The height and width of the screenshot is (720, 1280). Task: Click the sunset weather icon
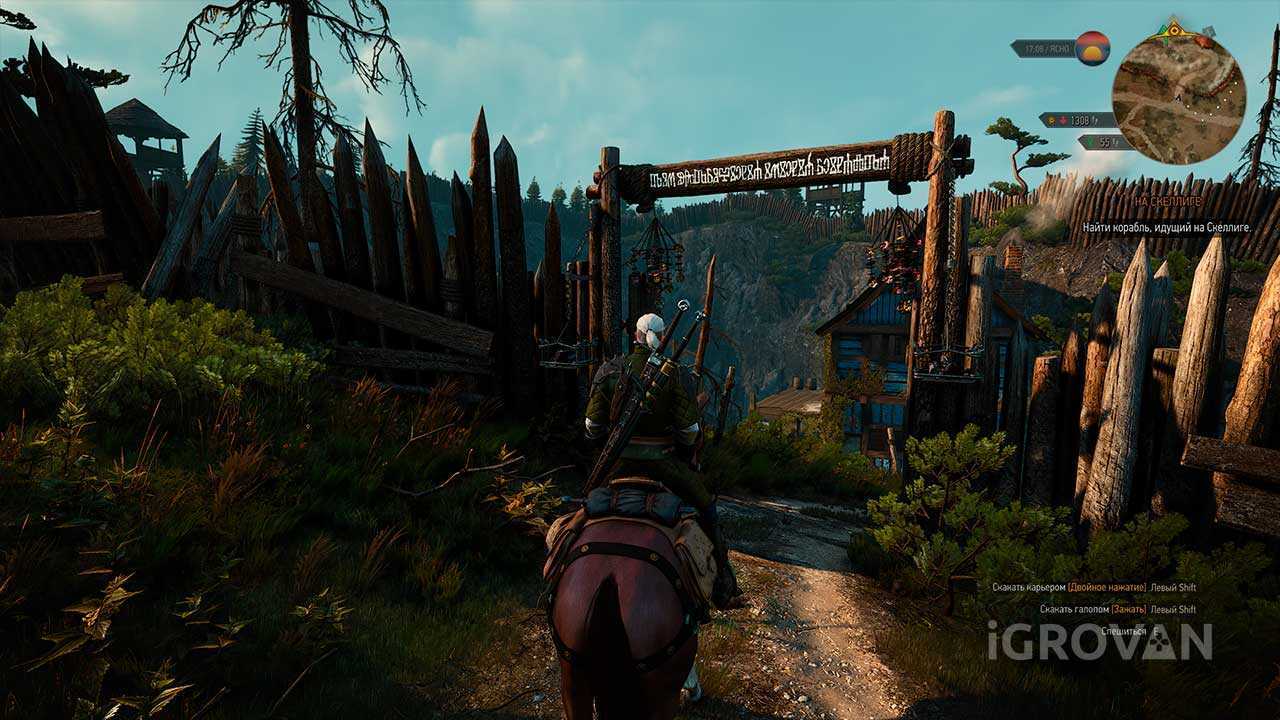pos(1092,48)
